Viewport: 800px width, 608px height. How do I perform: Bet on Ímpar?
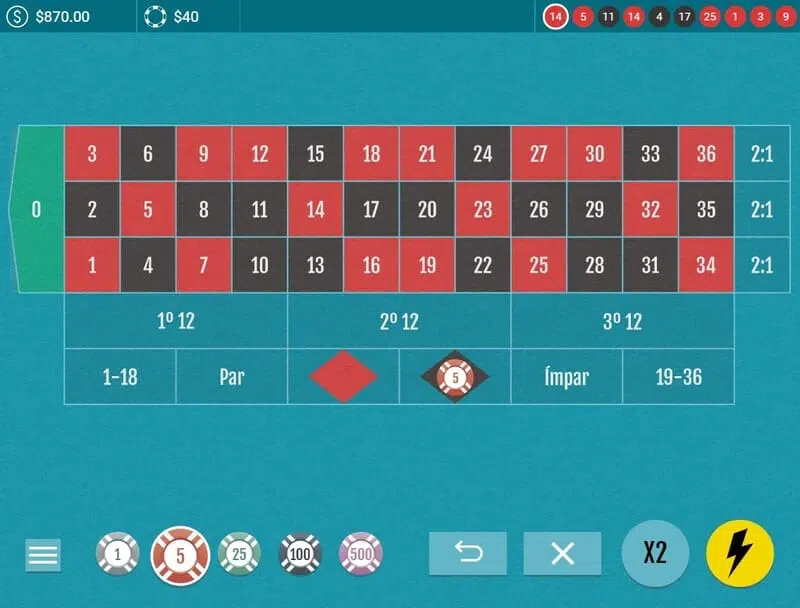(x=566, y=377)
